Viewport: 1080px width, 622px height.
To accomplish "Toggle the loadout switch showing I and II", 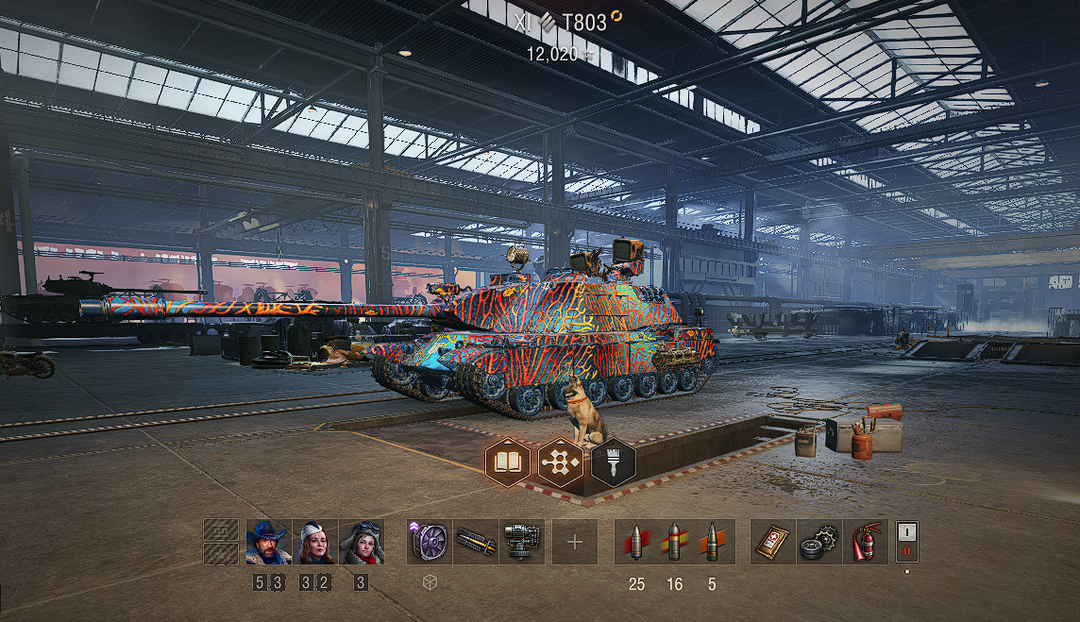I will pyautogui.click(x=908, y=541).
